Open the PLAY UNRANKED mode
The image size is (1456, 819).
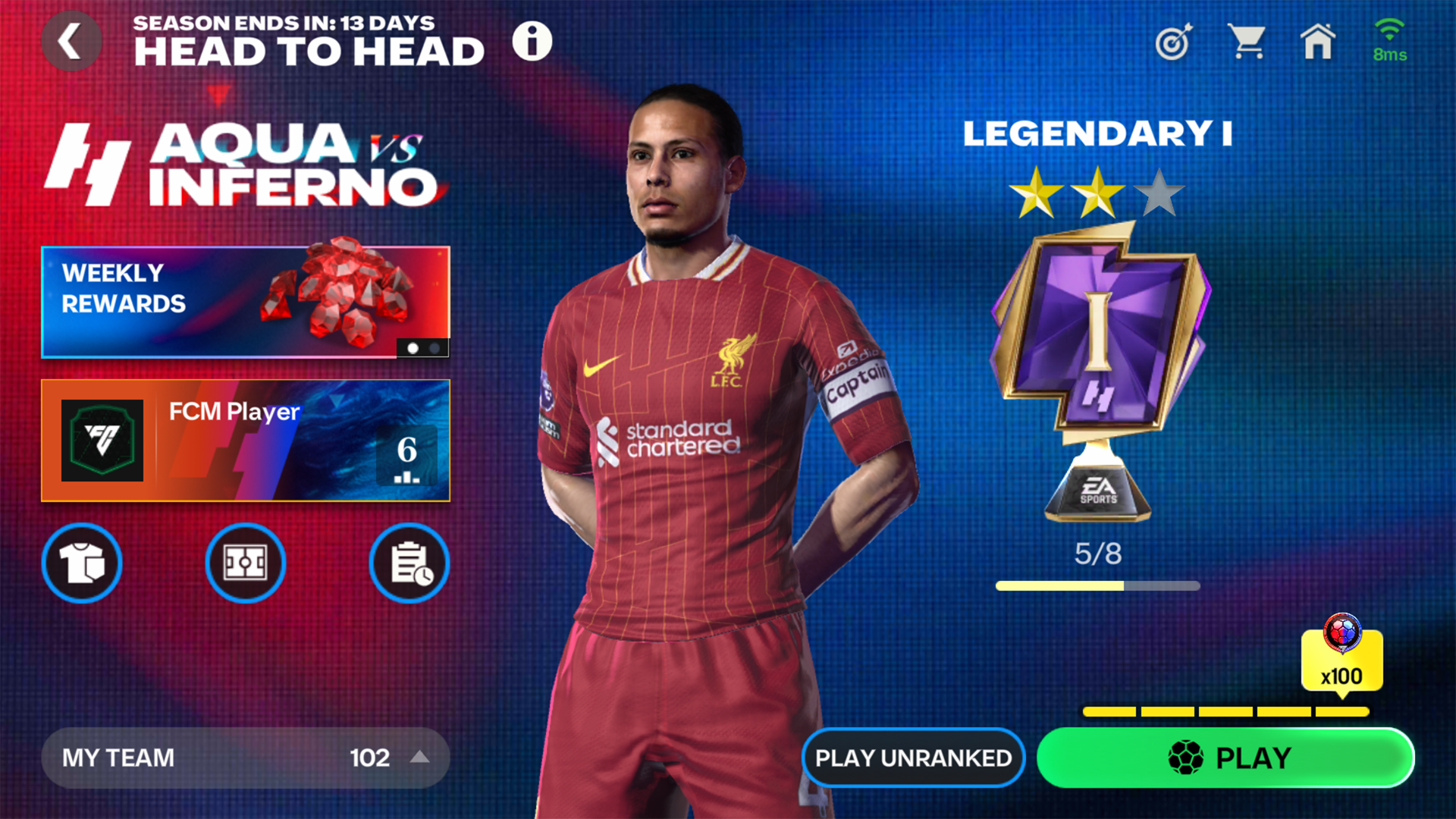pos(913,758)
